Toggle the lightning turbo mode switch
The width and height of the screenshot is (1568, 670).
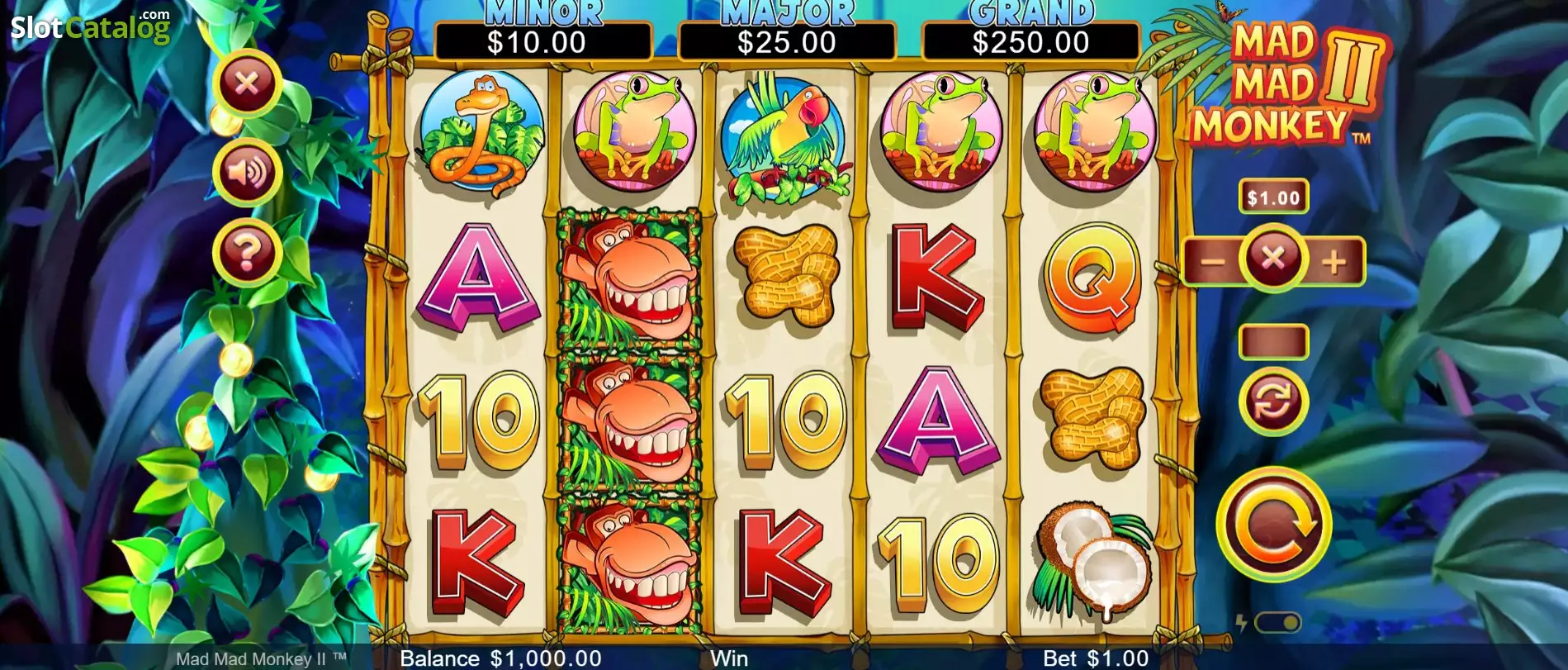(x=1279, y=624)
